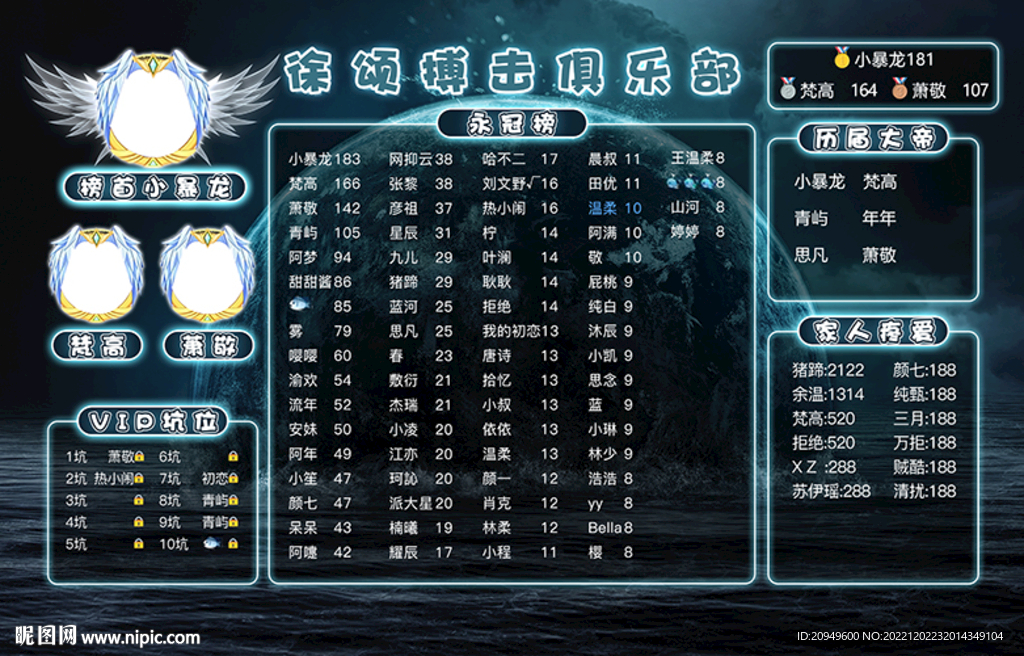Screen dimensions: 1024x656
Task: Switch to the 历届大帝 panel header
Action: [x=872, y=139]
